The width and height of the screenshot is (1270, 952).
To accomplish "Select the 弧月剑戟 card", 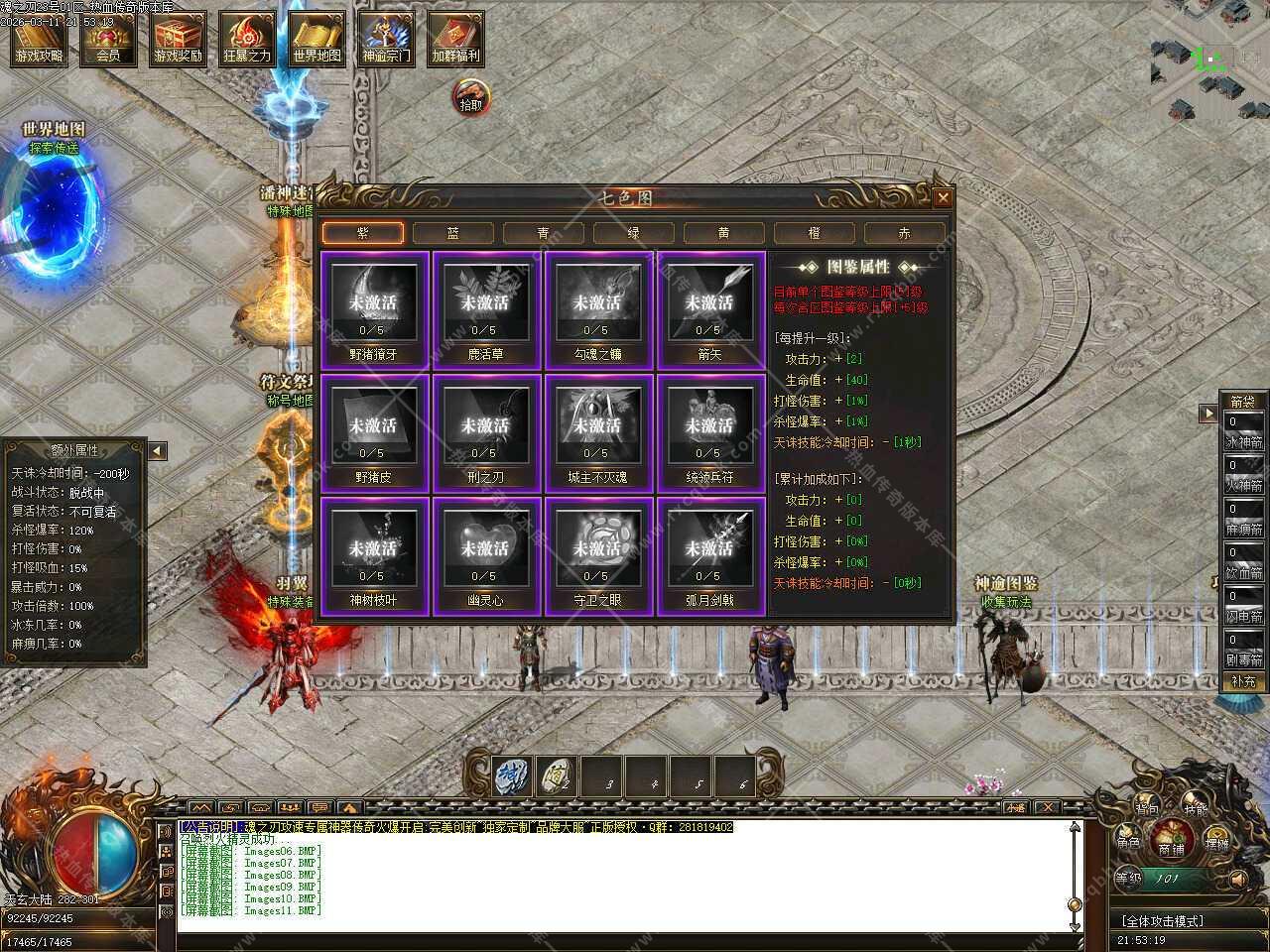I will (709, 554).
